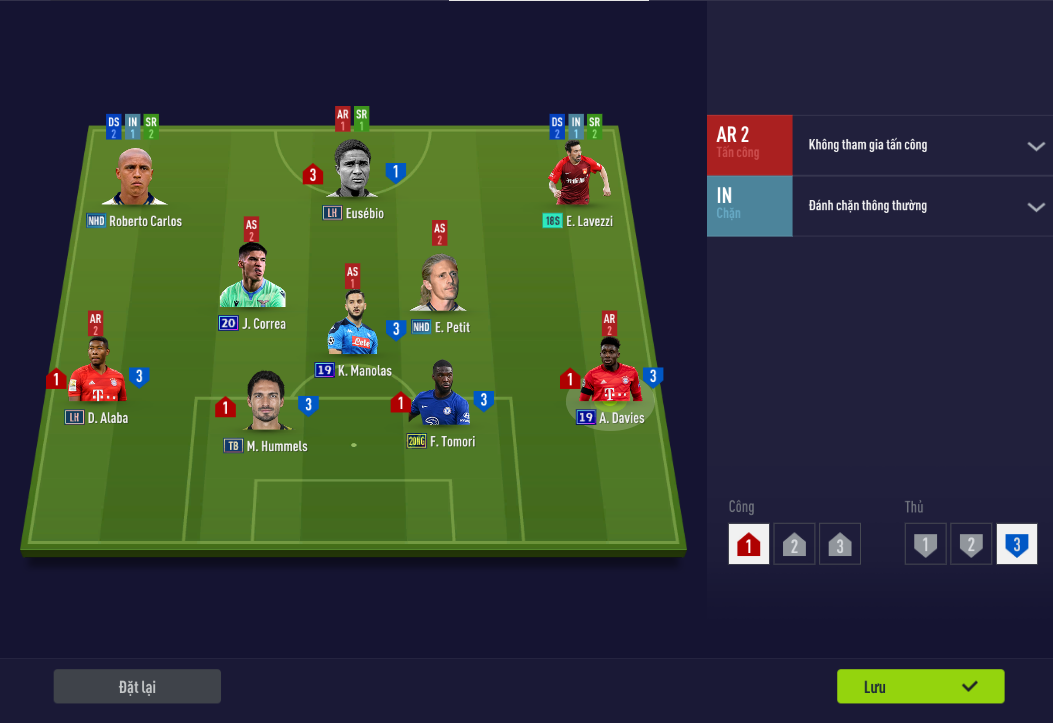
Task: Select midfielder J. Correa
Action: tap(252, 277)
